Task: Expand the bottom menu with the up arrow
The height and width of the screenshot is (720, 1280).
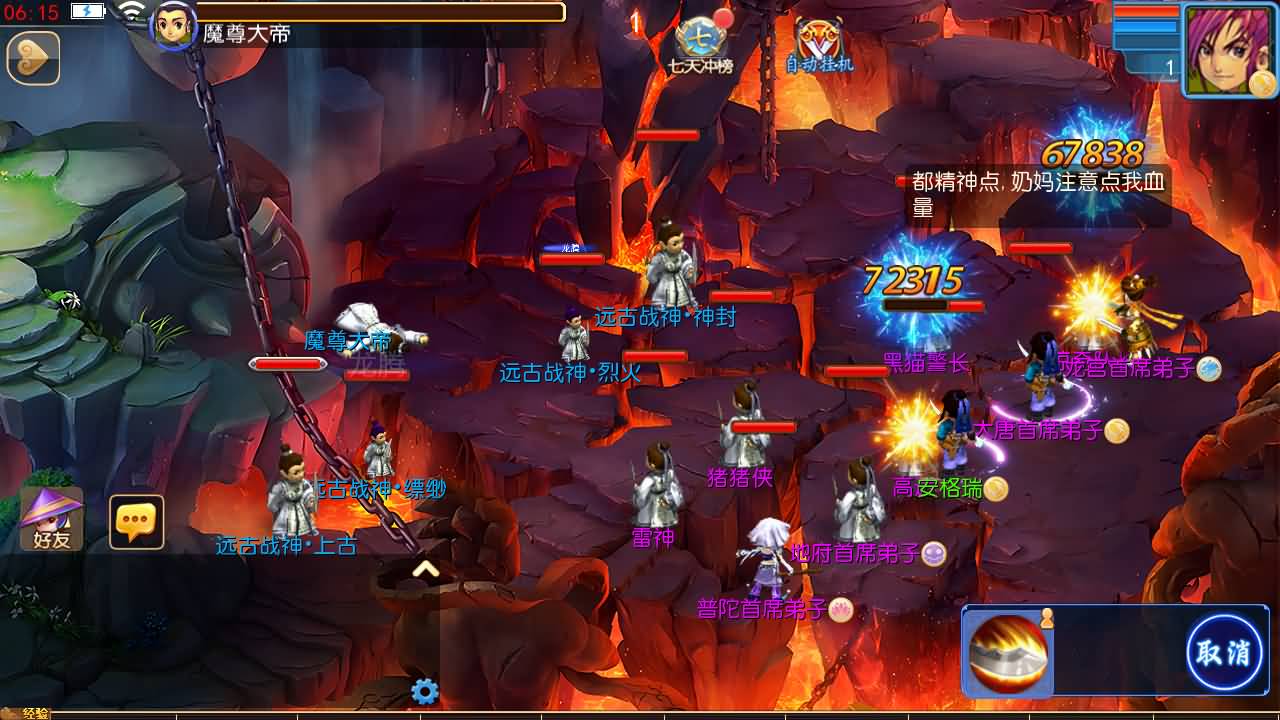Action: pos(425,566)
